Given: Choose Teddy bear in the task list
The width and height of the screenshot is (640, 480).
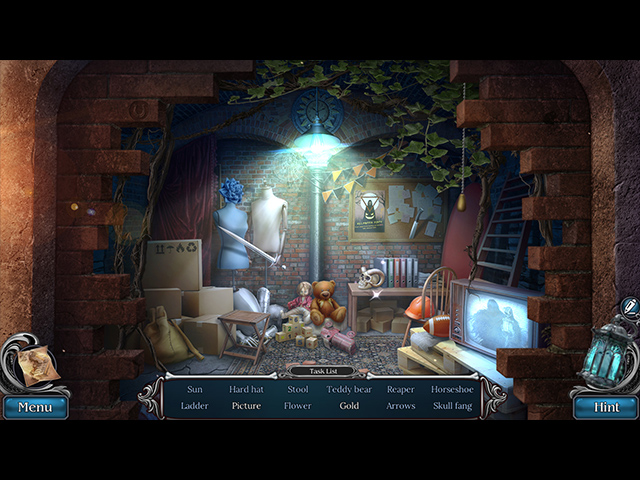Looking at the screenshot, I should point(349,389).
